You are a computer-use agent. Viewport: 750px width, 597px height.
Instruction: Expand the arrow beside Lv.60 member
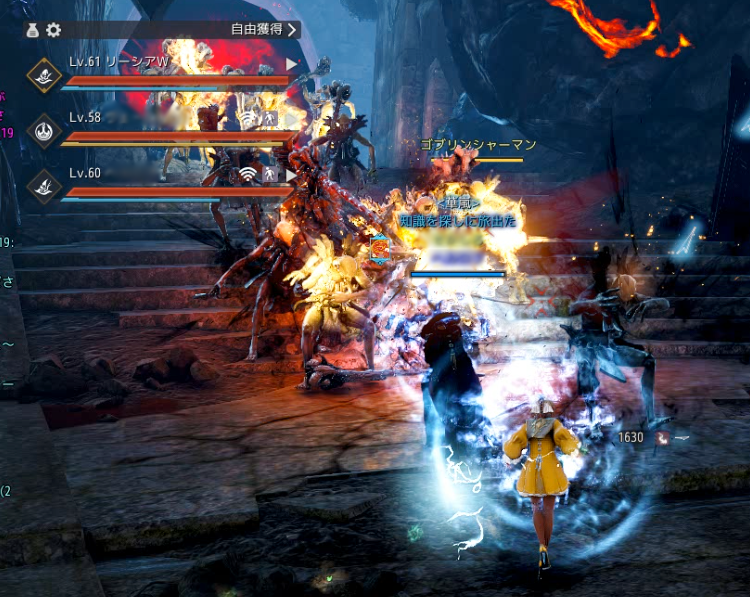coord(292,174)
